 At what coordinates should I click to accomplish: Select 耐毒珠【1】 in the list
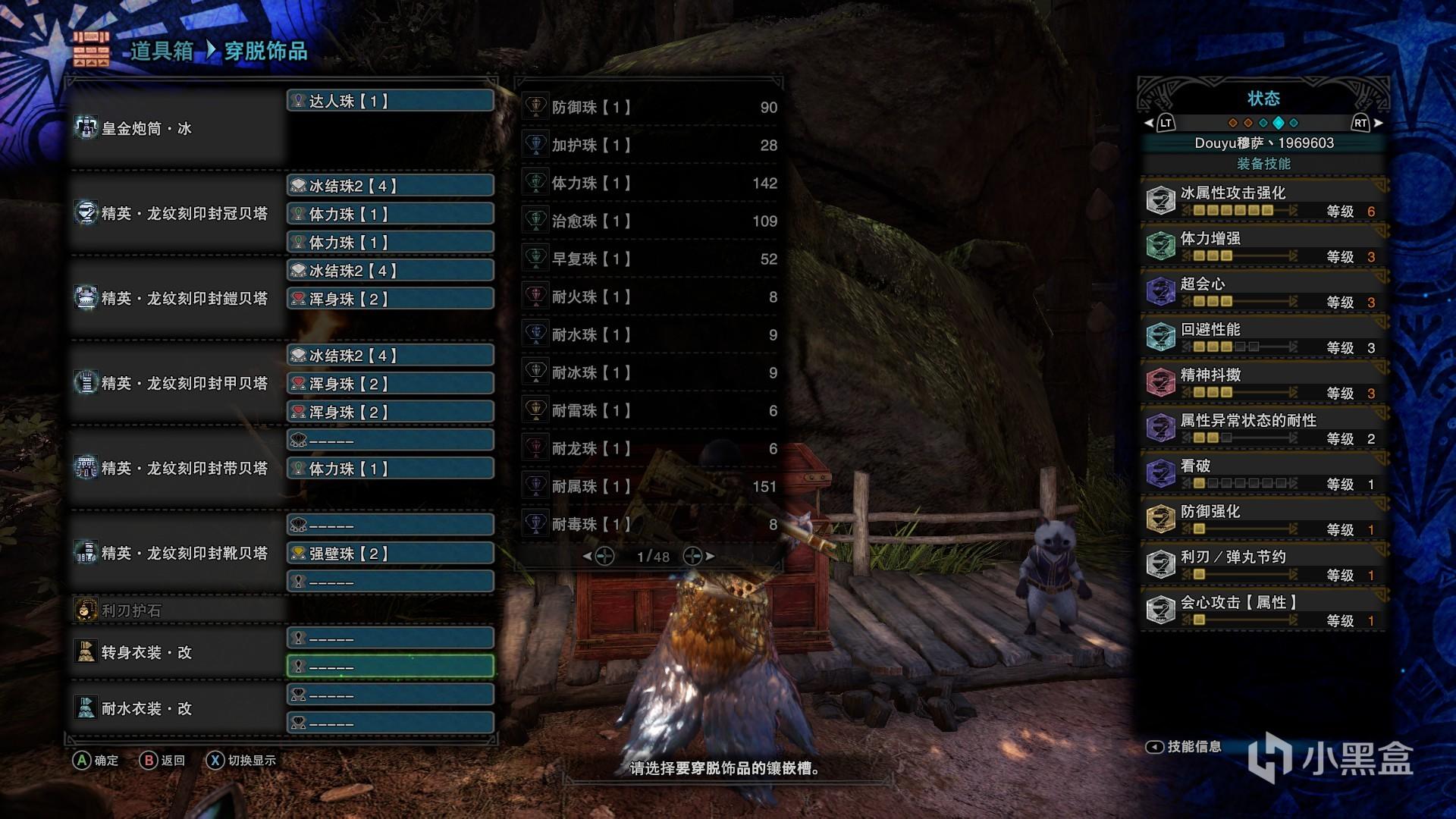(652, 524)
